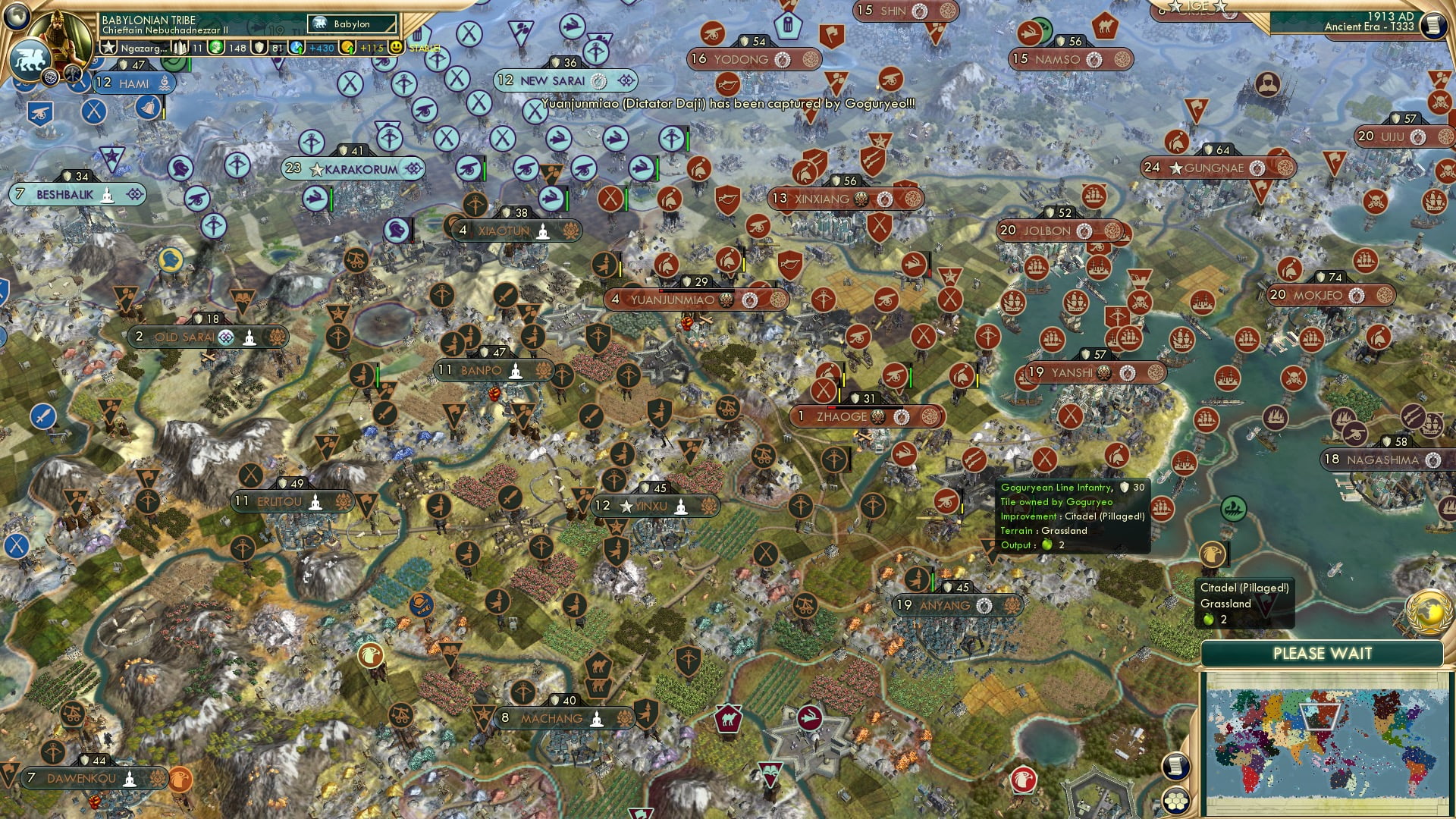
Task: Open the Babylon civilization selector box
Action: point(350,24)
